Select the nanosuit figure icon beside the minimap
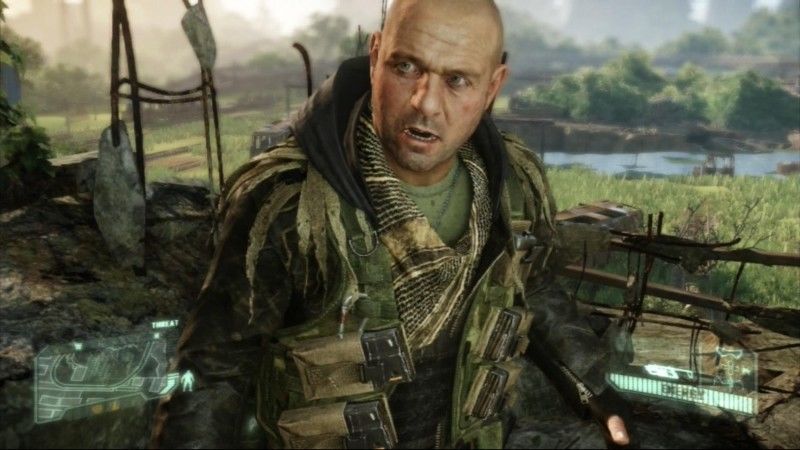 (185, 381)
